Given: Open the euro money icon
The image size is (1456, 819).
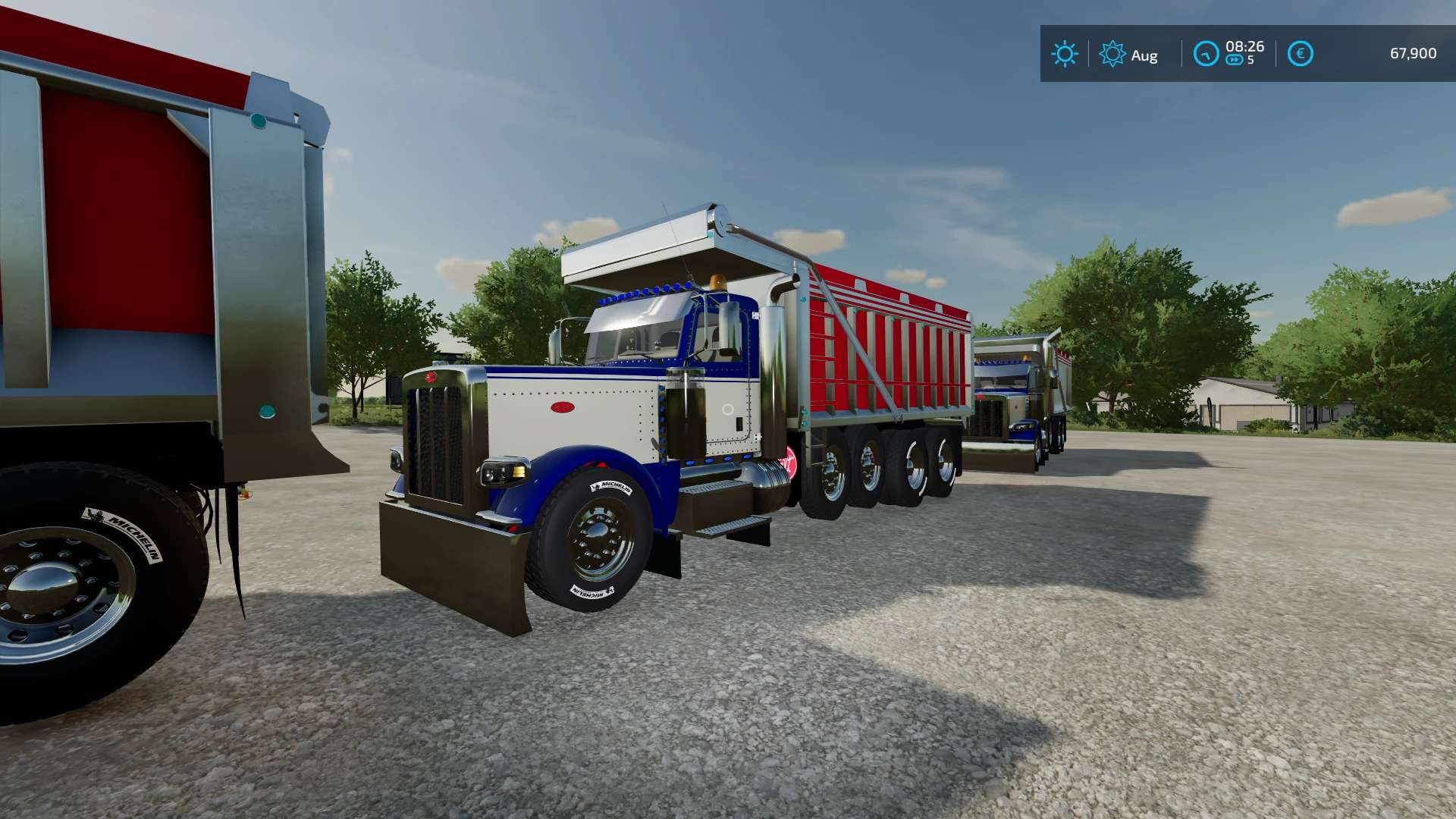Looking at the screenshot, I should click(x=1300, y=54).
